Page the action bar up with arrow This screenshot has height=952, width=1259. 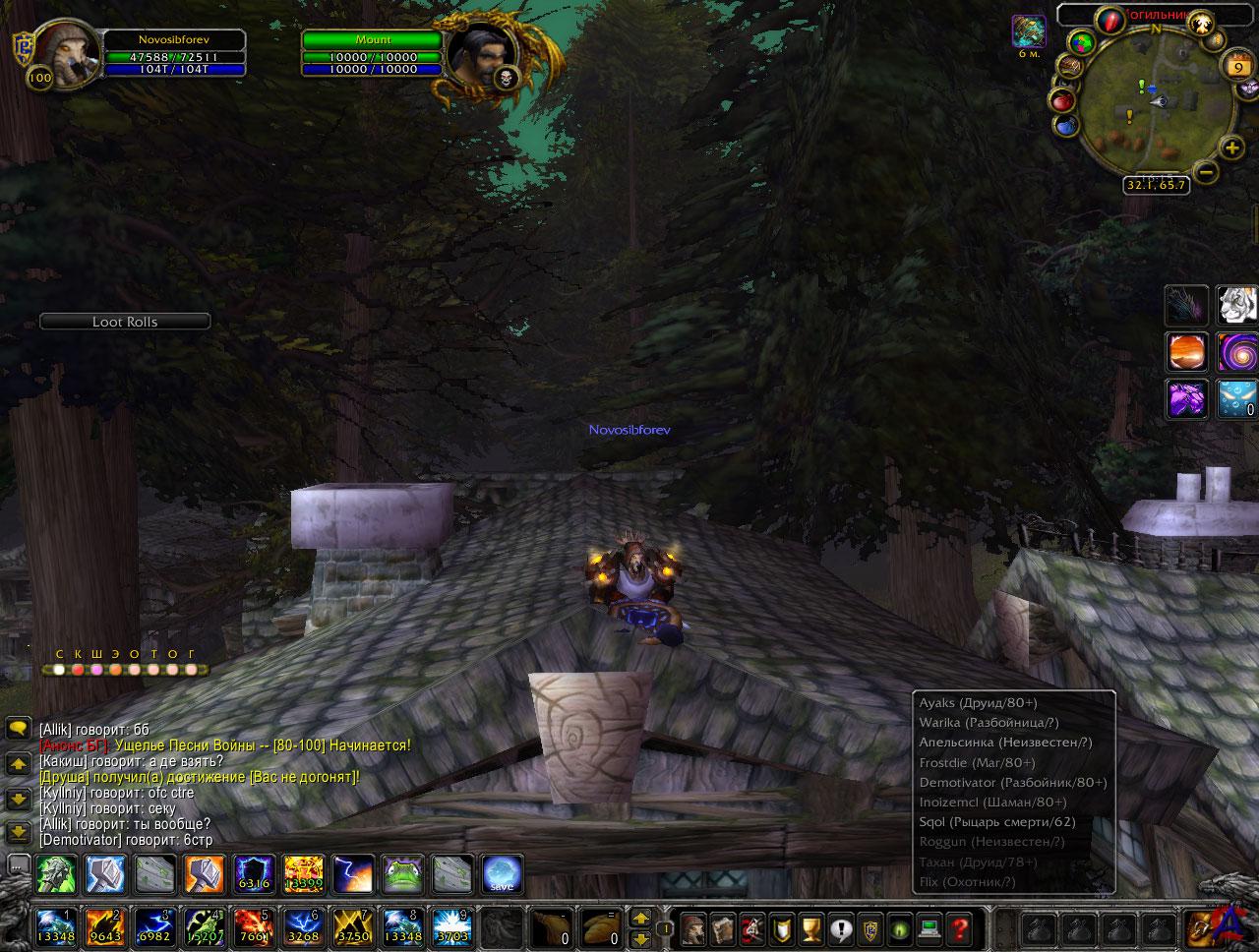point(640,919)
